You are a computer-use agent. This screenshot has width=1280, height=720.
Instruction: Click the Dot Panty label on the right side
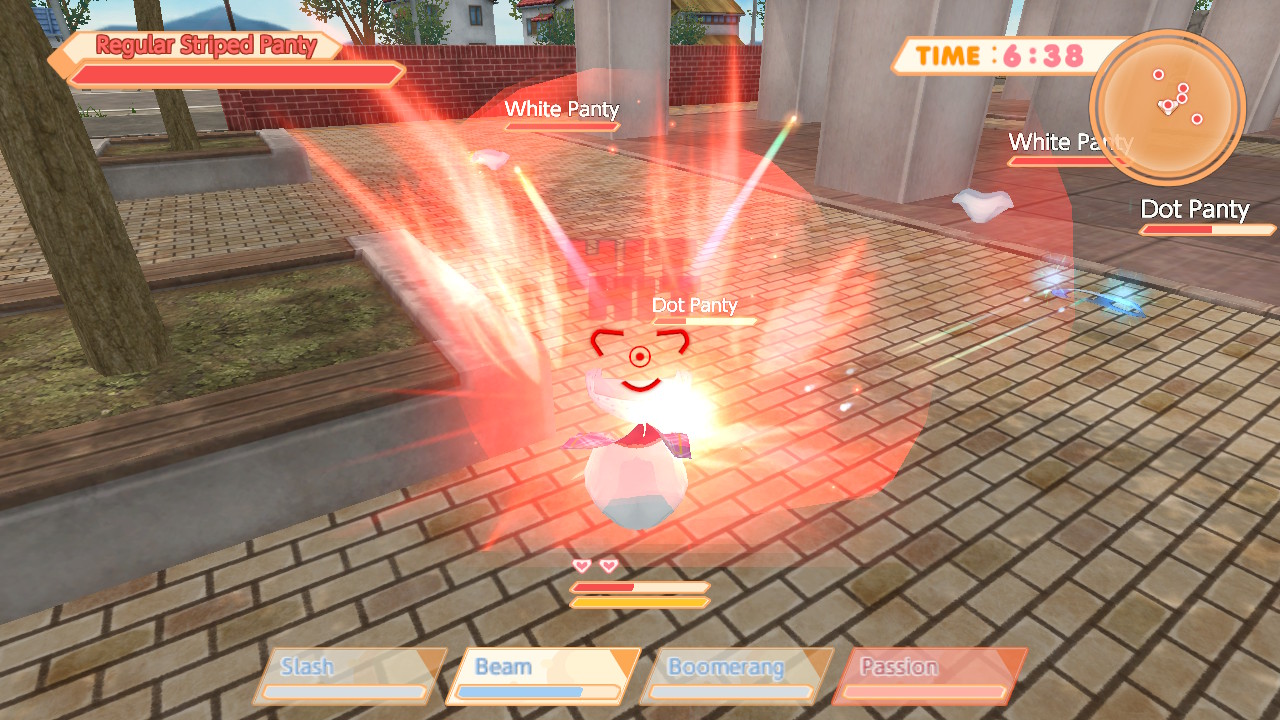tap(1196, 210)
